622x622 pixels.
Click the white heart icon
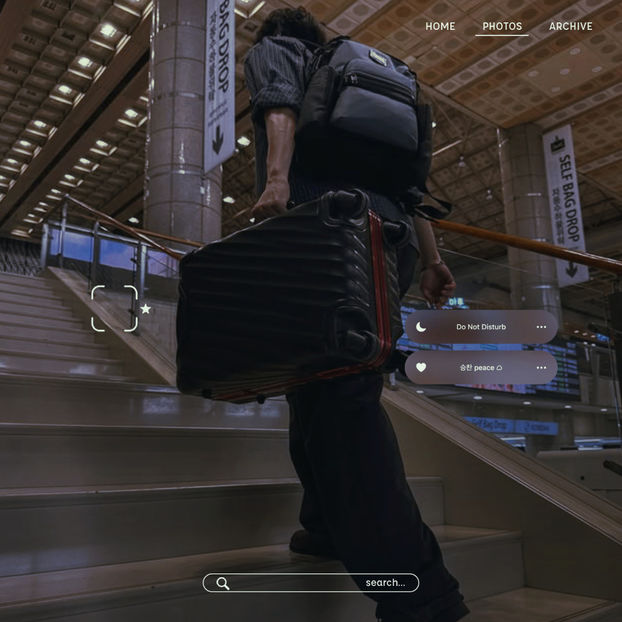click(x=421, y=367)
